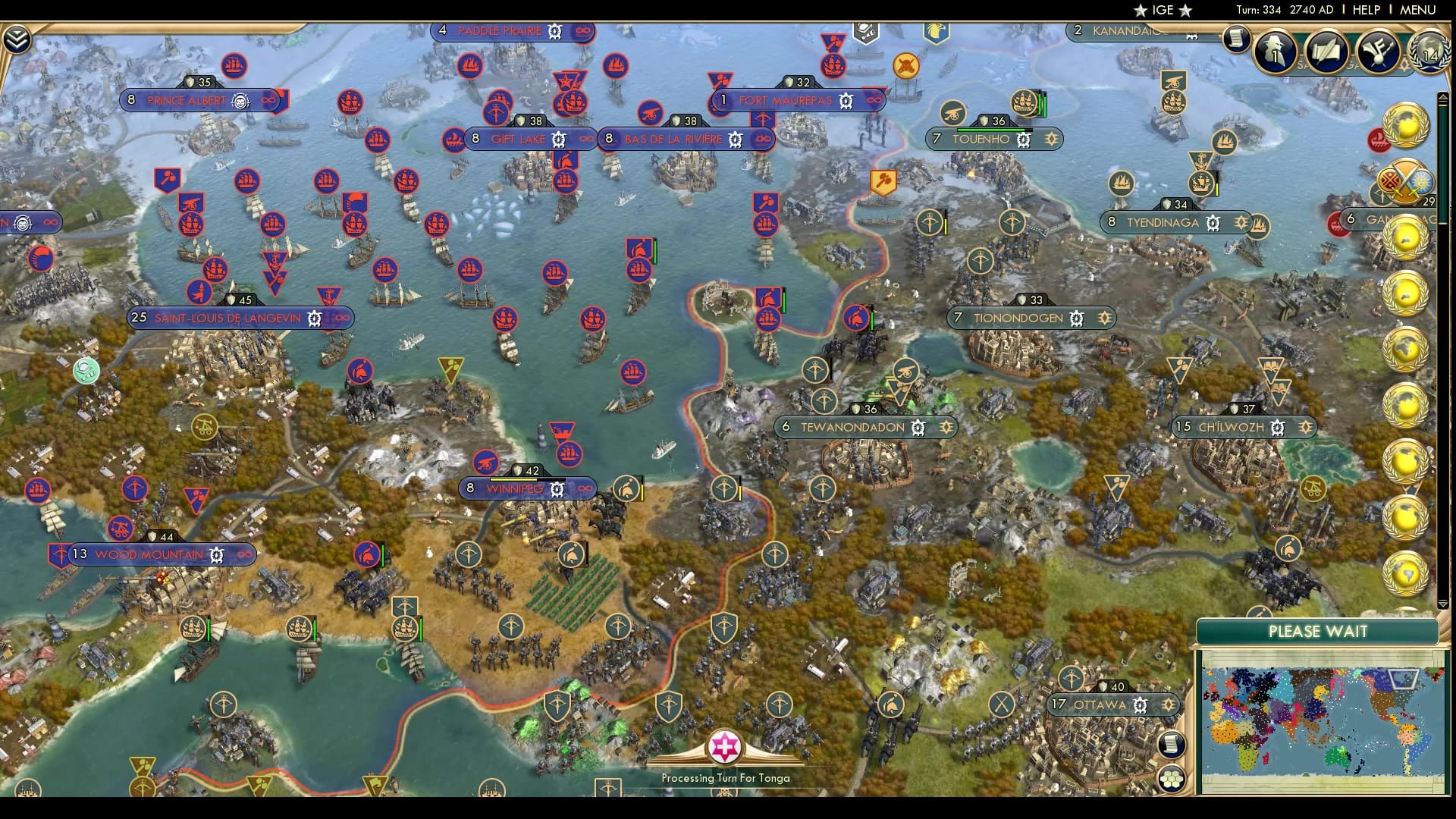Click Ottawa's production gear icon
The image size is (1456, 819).
pos(1141,704)
